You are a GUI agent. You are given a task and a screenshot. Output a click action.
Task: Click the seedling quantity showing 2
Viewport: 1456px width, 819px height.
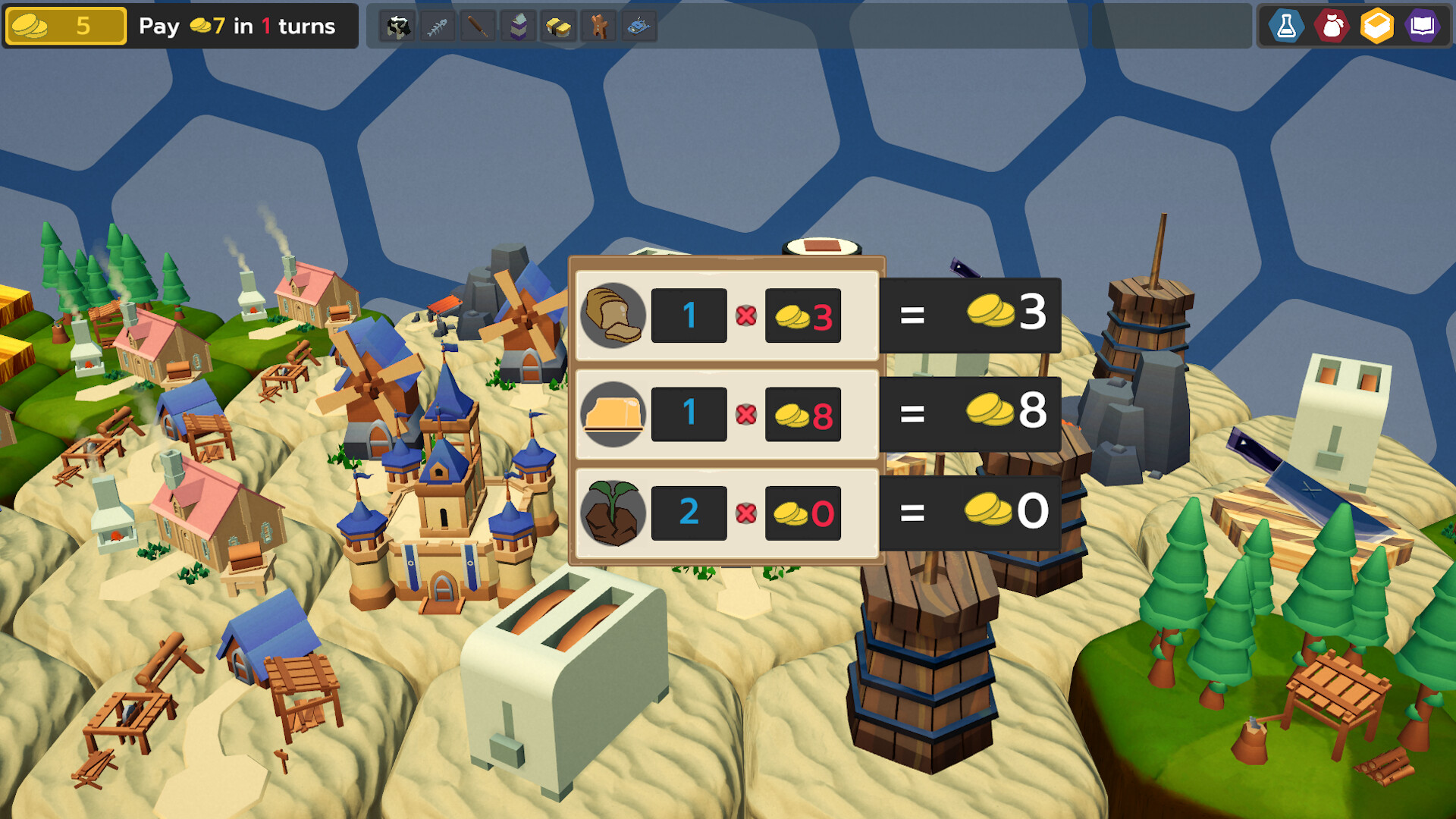(x=688, y=512)
